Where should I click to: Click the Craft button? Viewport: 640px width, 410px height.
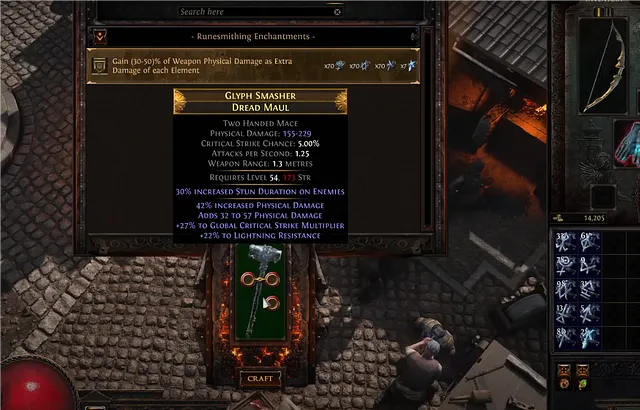point(259,379)
